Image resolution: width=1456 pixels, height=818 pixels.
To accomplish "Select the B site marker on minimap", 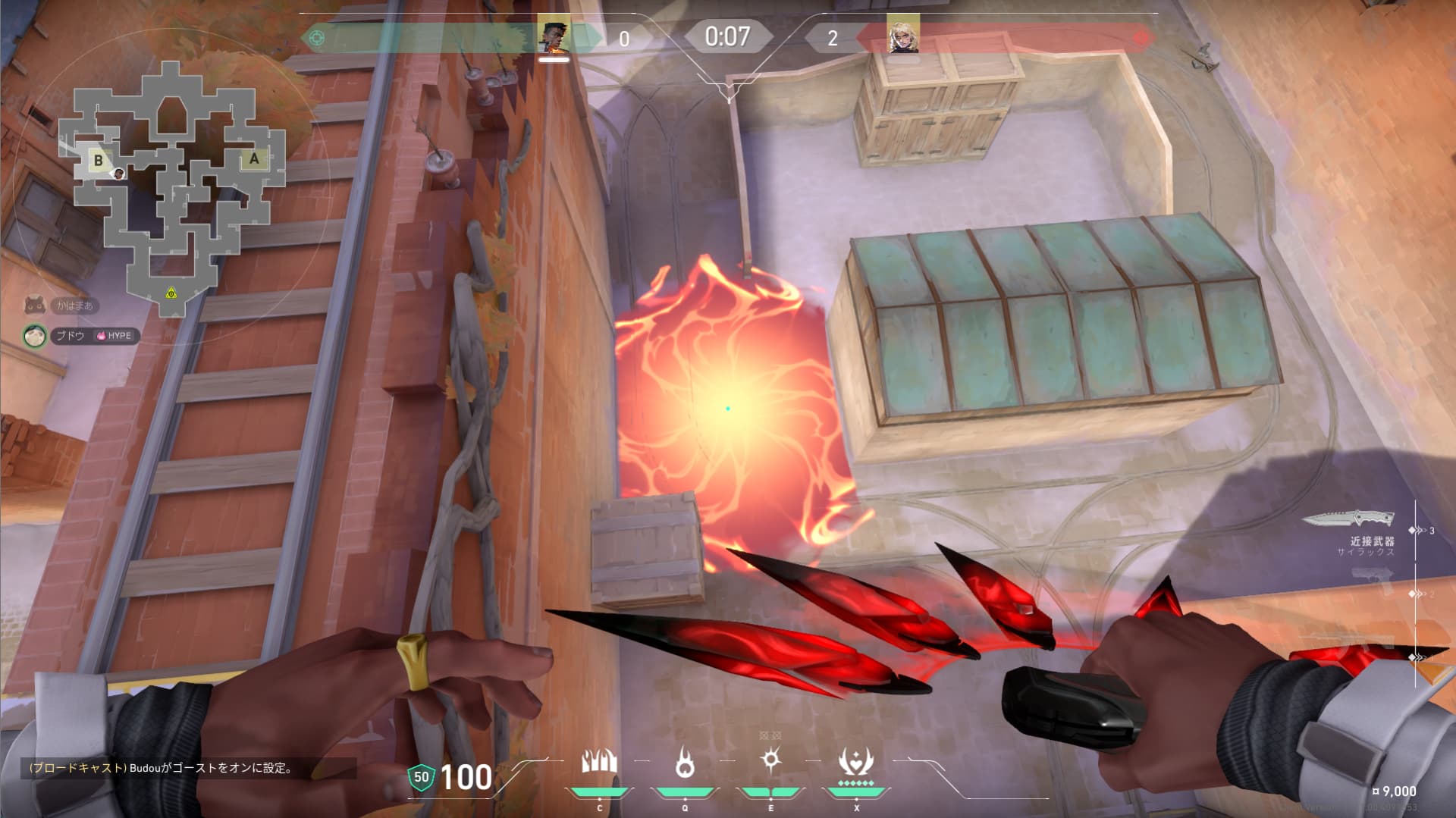I will [x=98, y=160].
